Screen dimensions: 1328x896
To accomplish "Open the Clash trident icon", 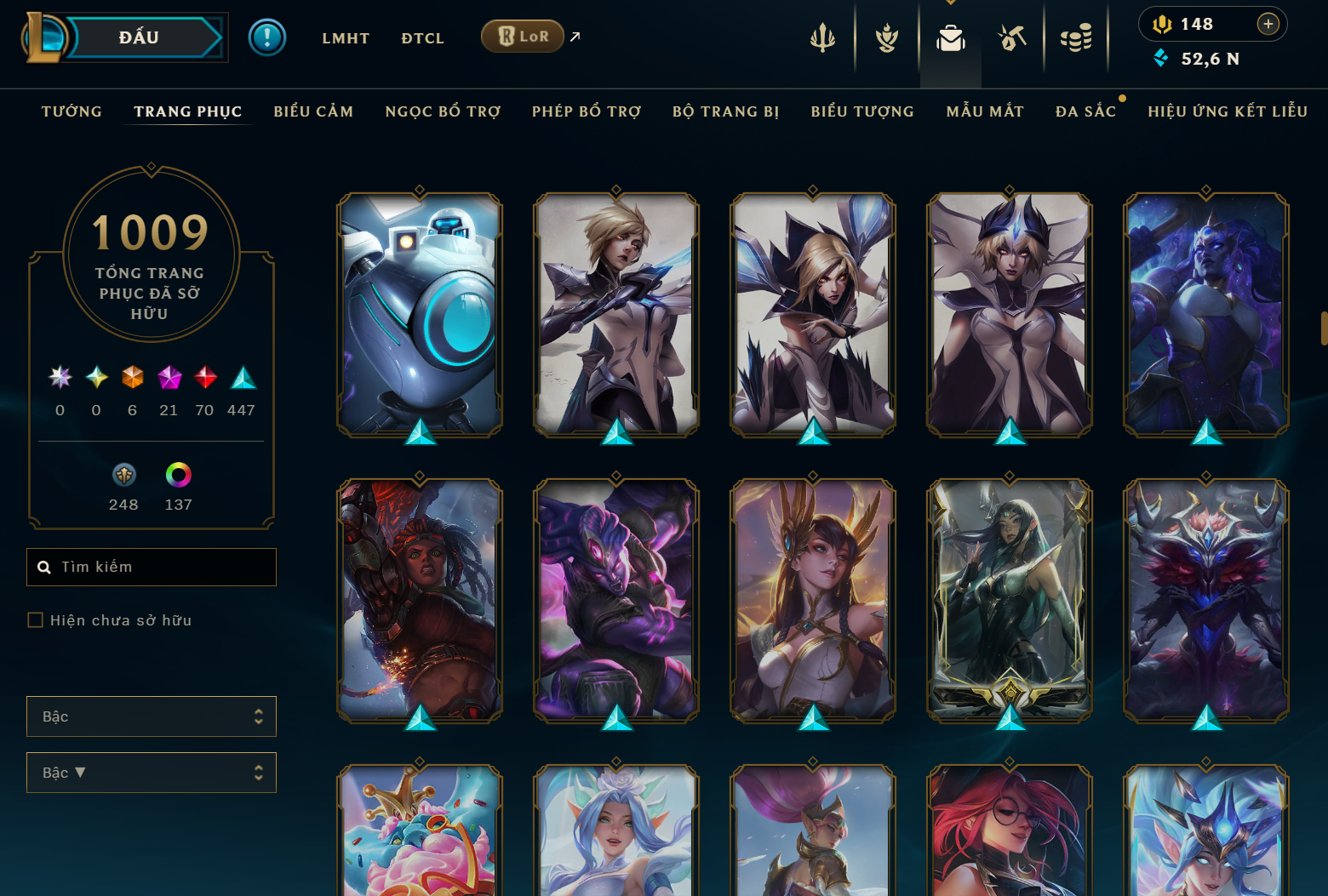I will pyautogui.click(x=822, y=37).
